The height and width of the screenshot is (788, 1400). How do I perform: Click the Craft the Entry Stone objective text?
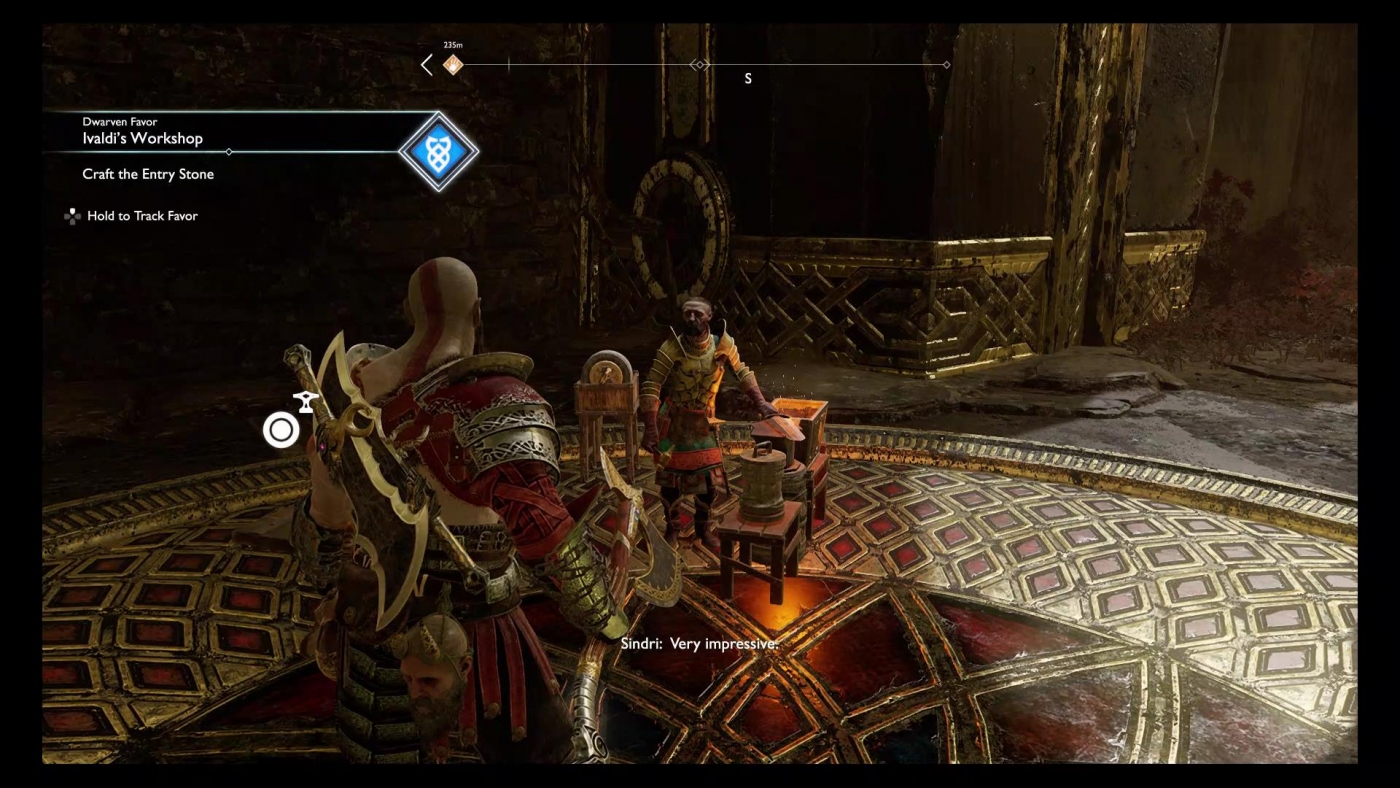point(147,174)
